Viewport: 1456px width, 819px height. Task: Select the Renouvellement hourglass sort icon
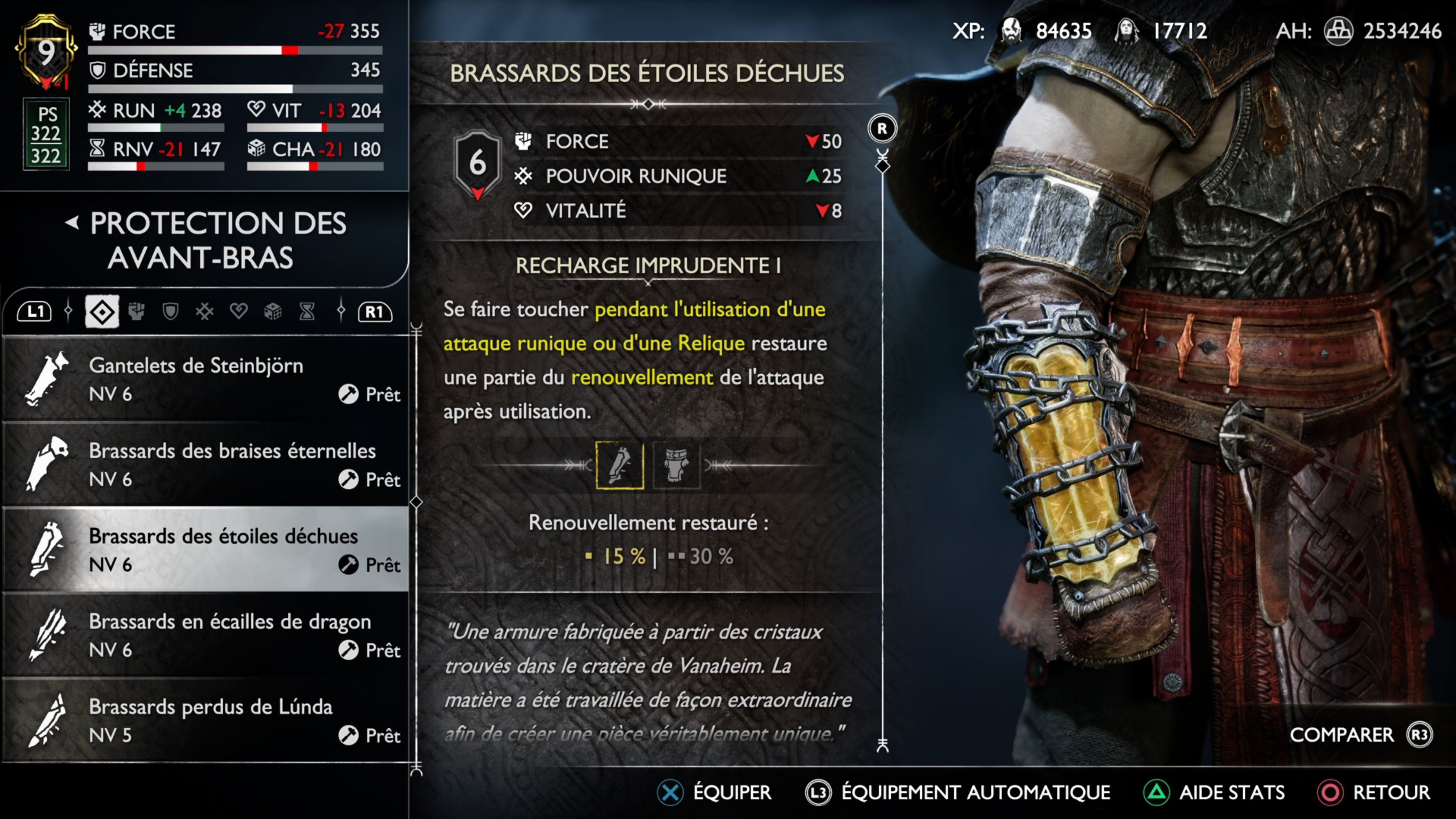pos(308,311)
